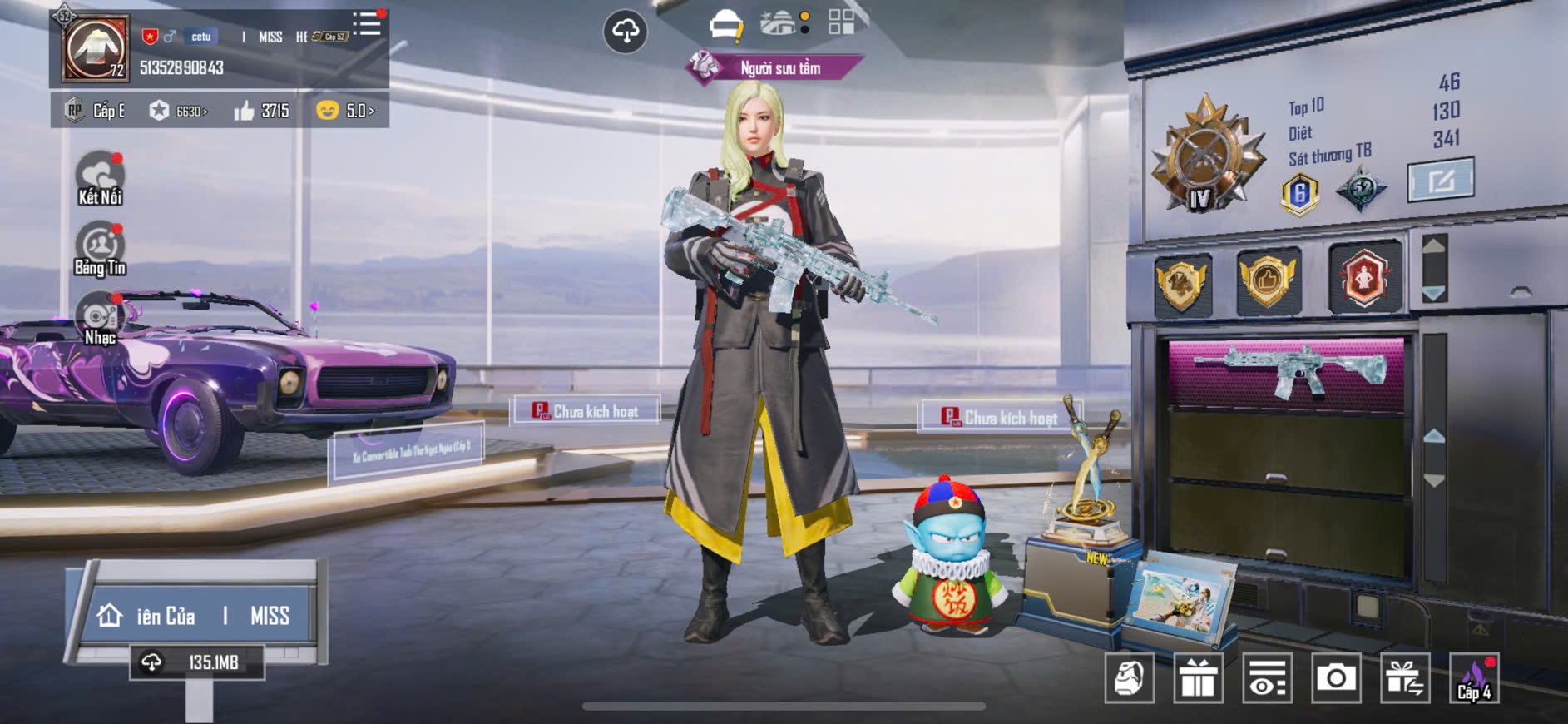Open the camera screenshot button
The width and height of the screenshot is (1568, 724).
pos(1336,678)
